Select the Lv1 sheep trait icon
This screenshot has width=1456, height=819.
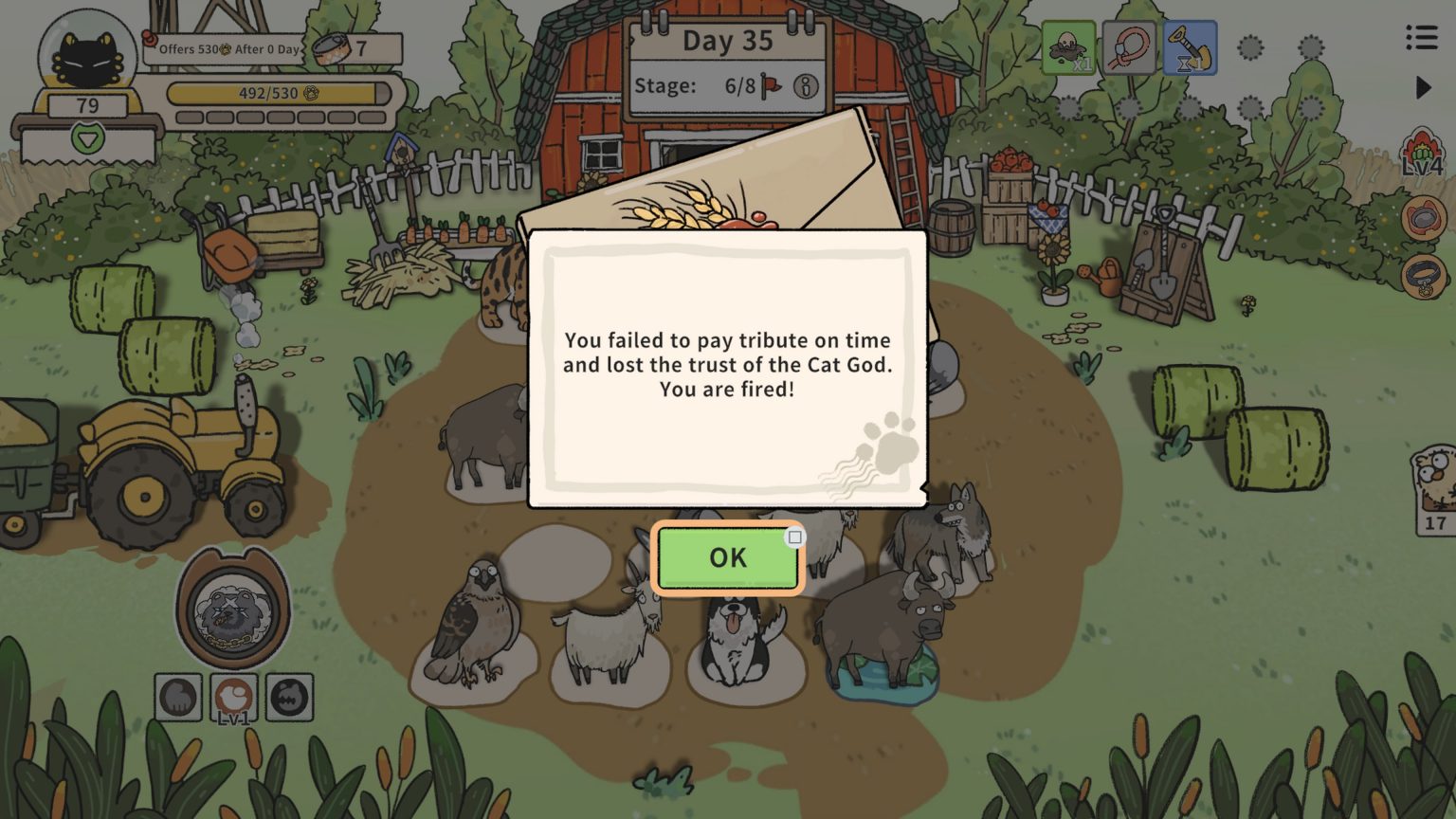[x=234, y=697]
